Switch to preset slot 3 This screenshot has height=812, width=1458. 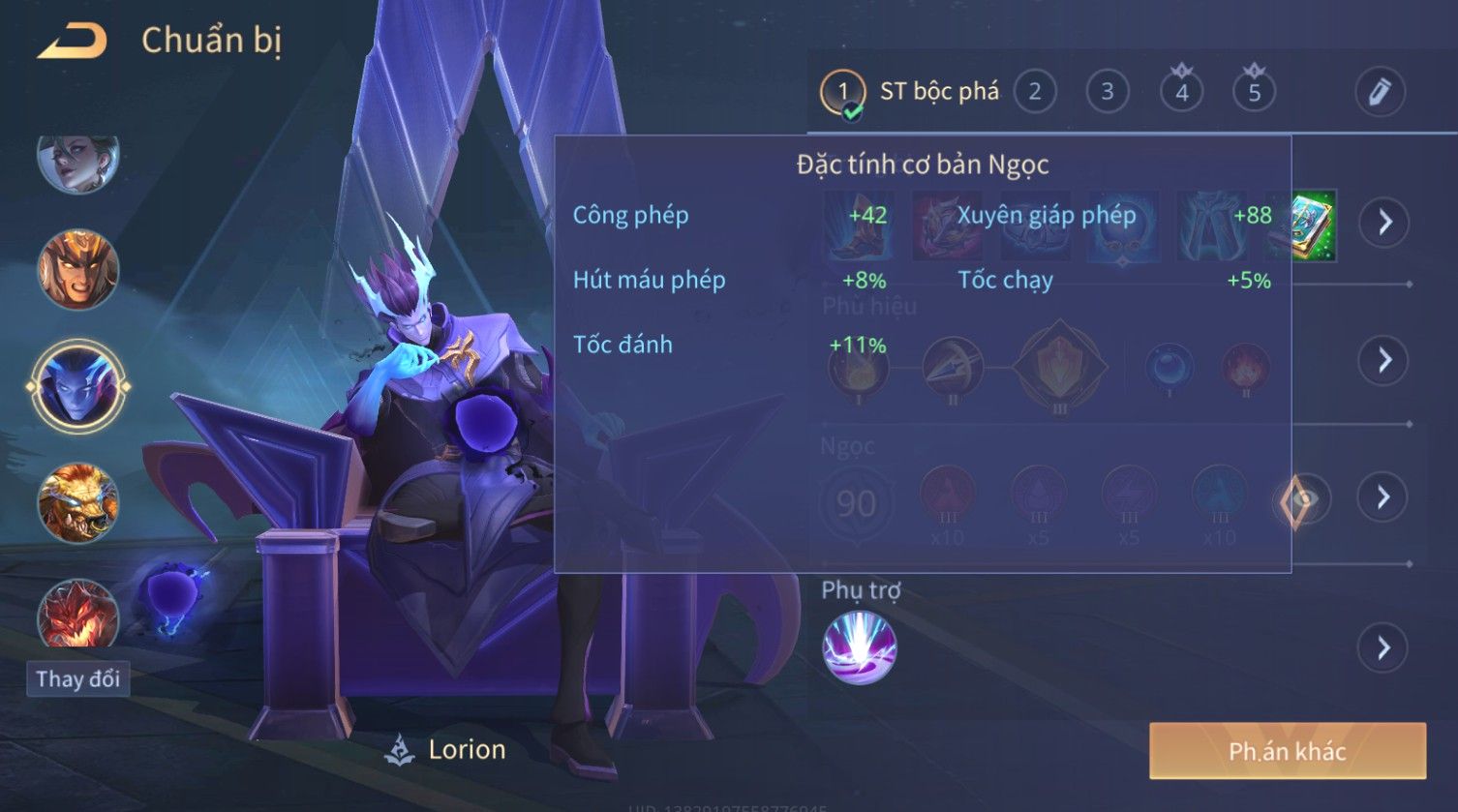point(1107,92)
